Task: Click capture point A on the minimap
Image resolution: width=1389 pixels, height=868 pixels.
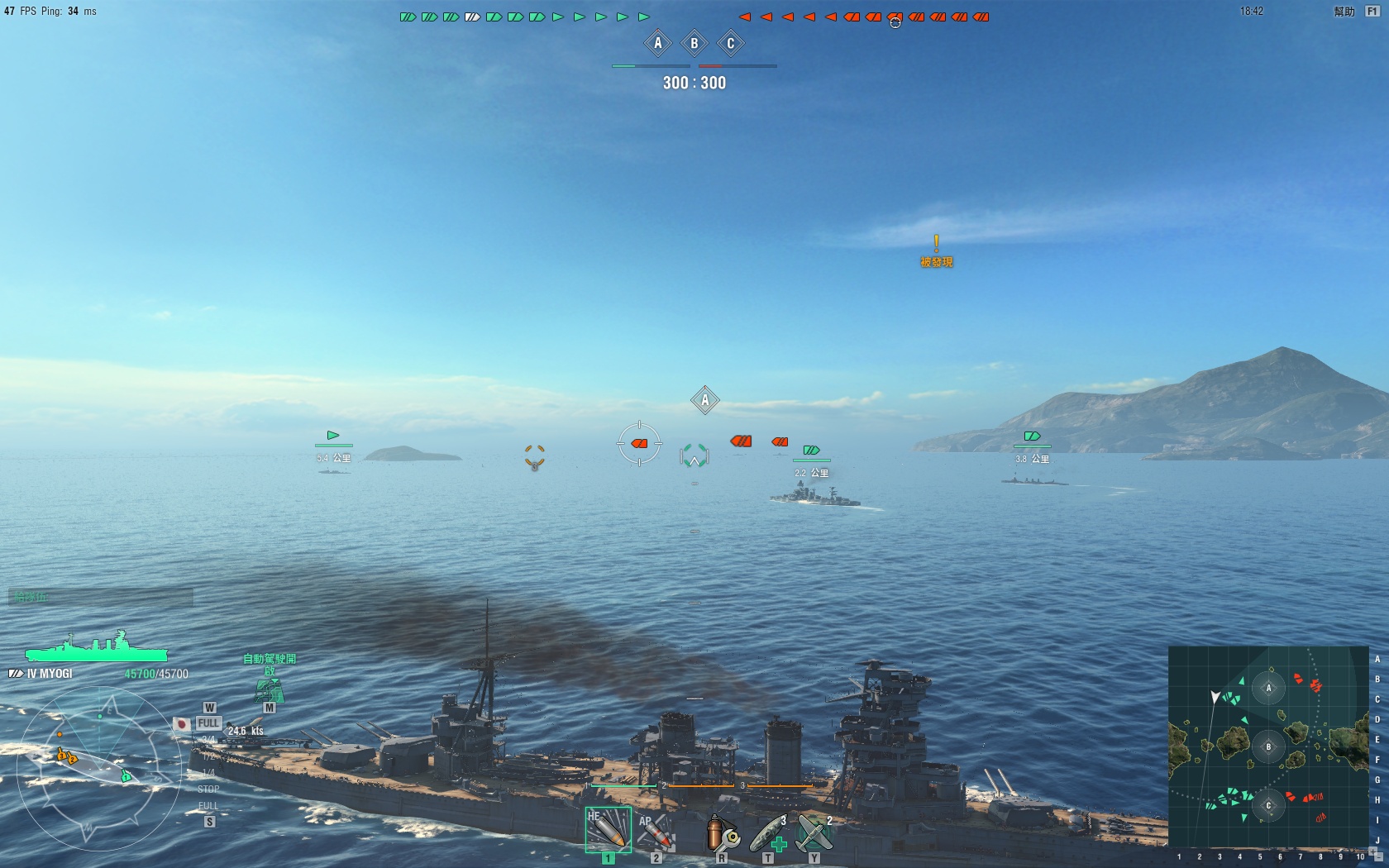Action: click(1268, 688)
